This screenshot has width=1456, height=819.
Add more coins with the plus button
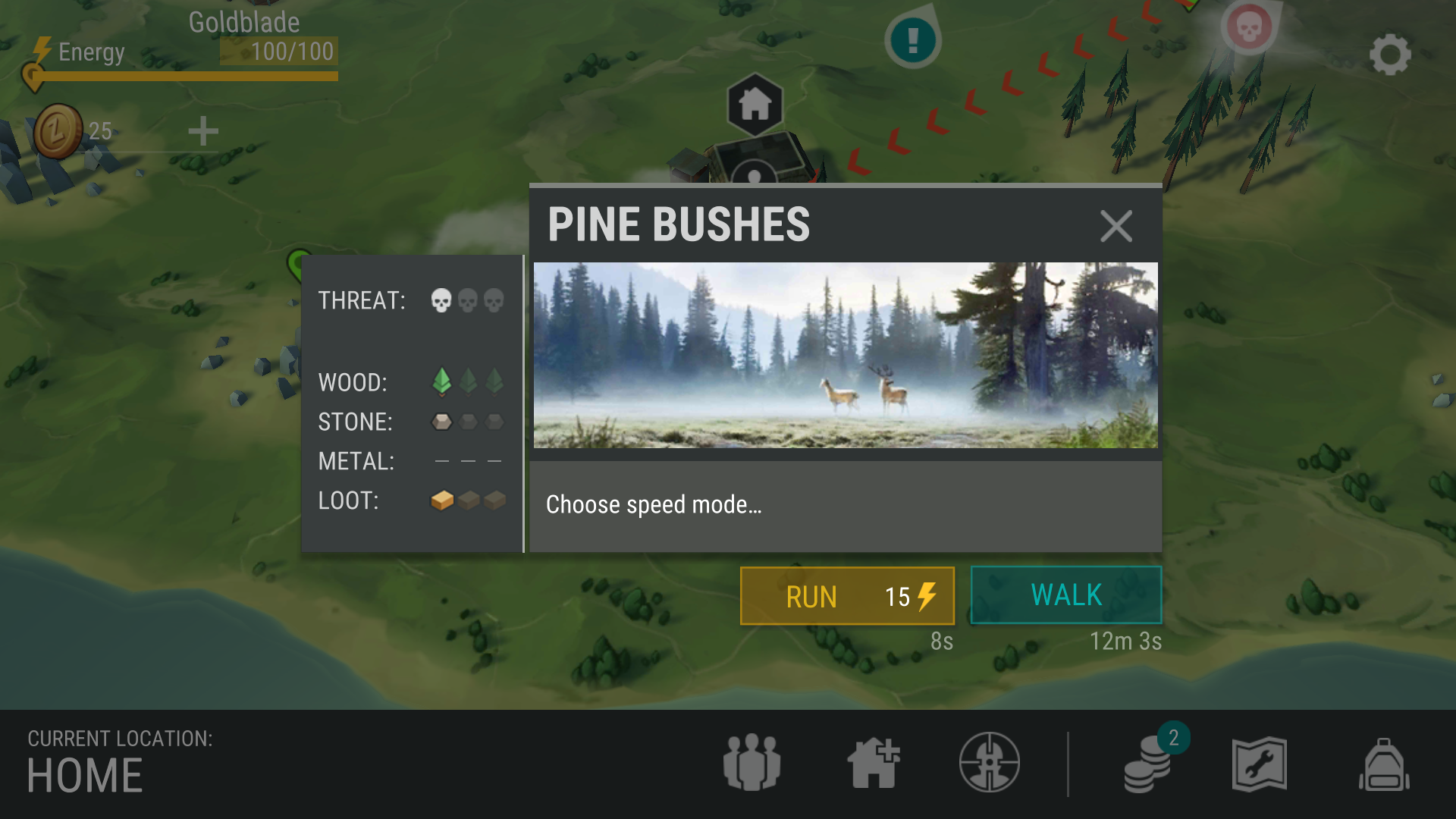pos(202,131)
